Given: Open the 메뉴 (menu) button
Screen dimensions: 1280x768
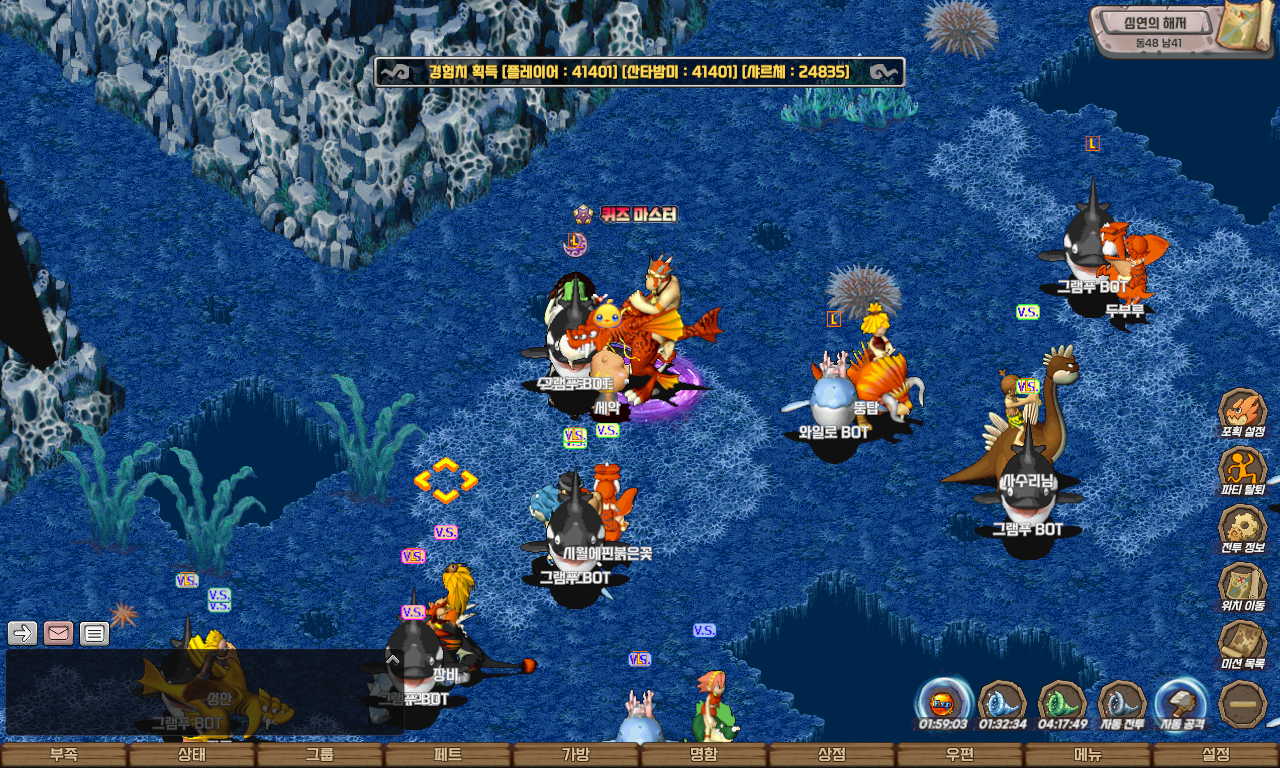Looking at the screenshot, I should tap(1088, 755).
